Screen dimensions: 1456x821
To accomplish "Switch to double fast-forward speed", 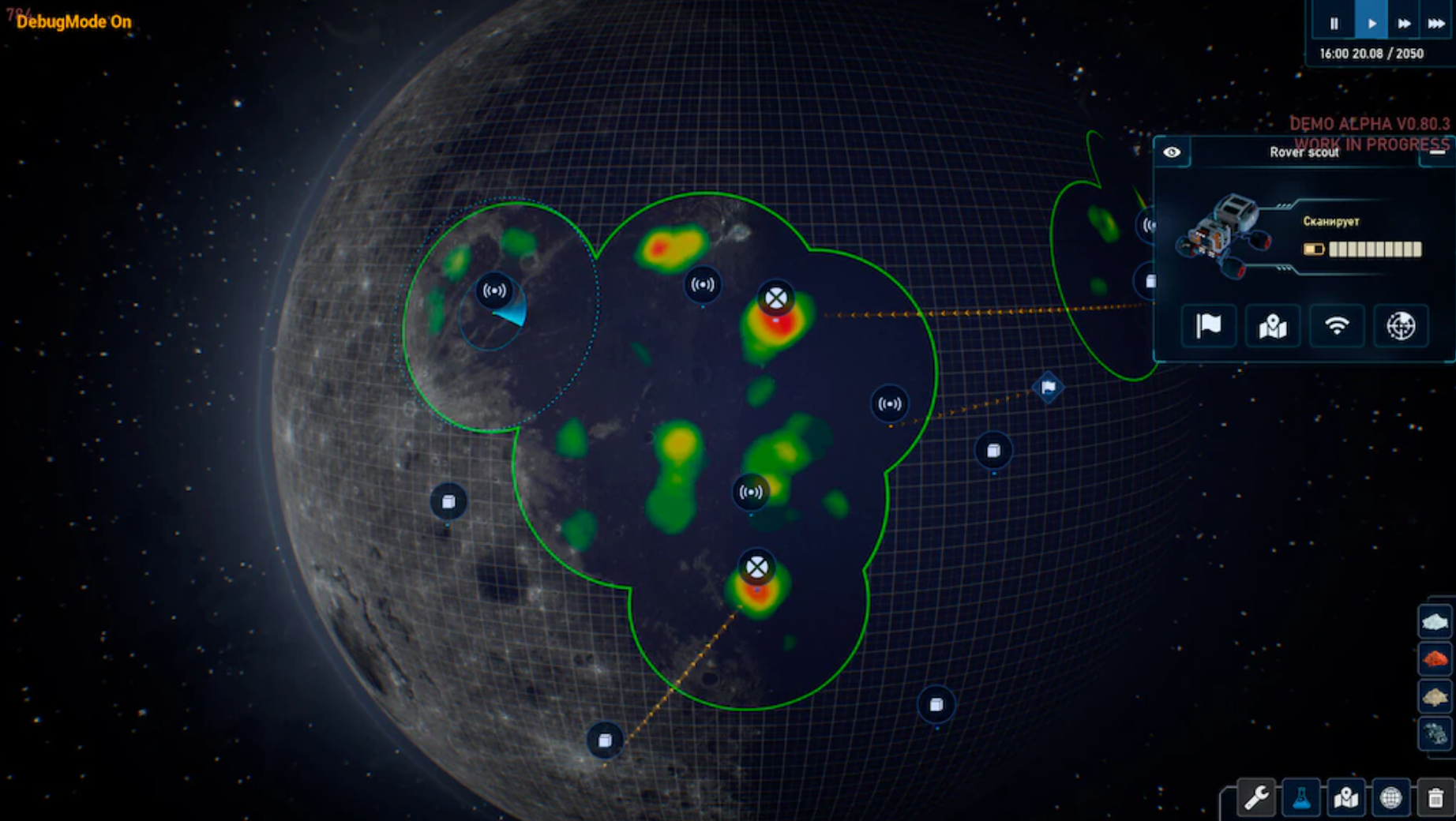I will [1404, 23].
